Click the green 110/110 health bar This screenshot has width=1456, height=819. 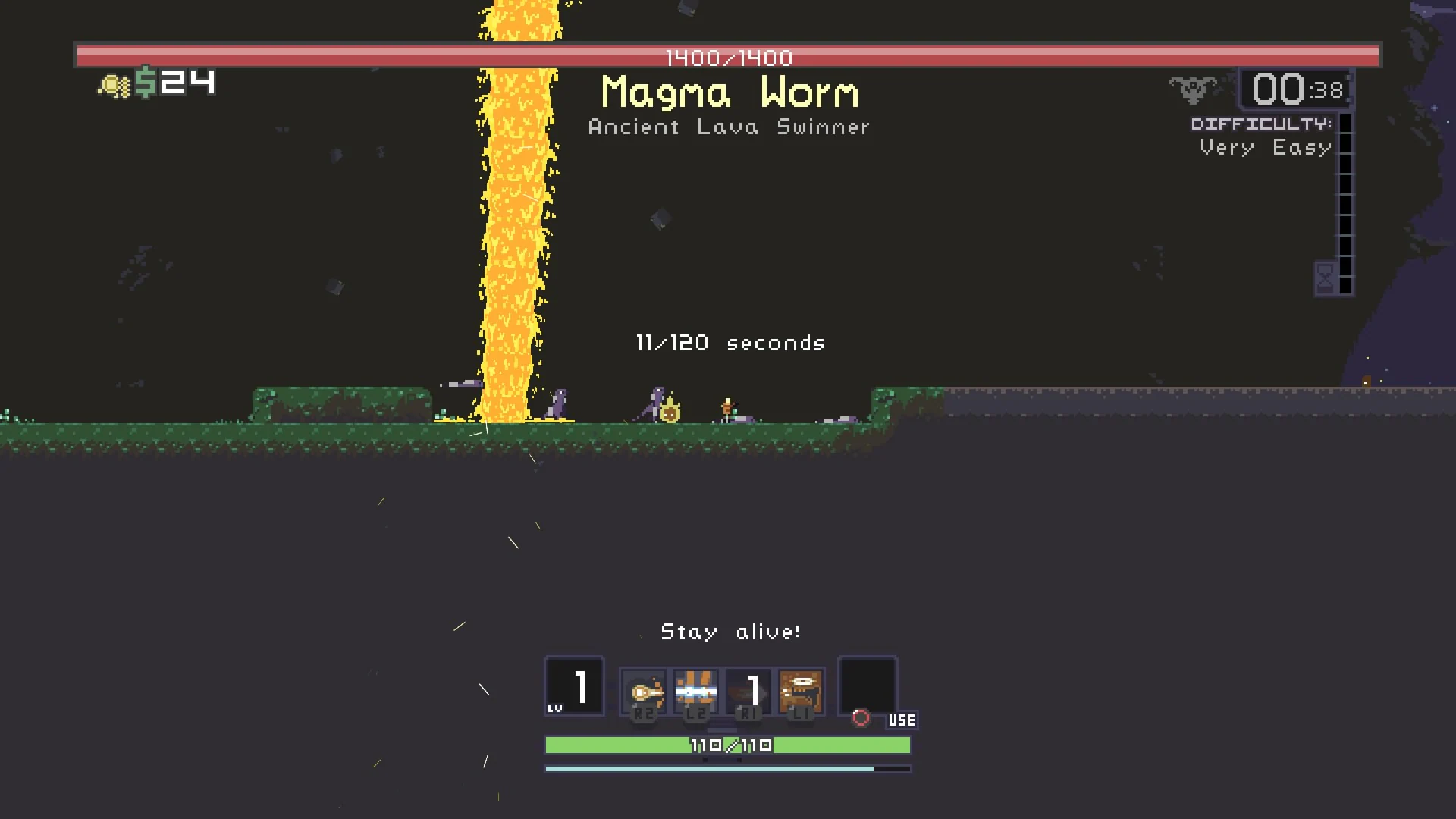pos(728,745)
